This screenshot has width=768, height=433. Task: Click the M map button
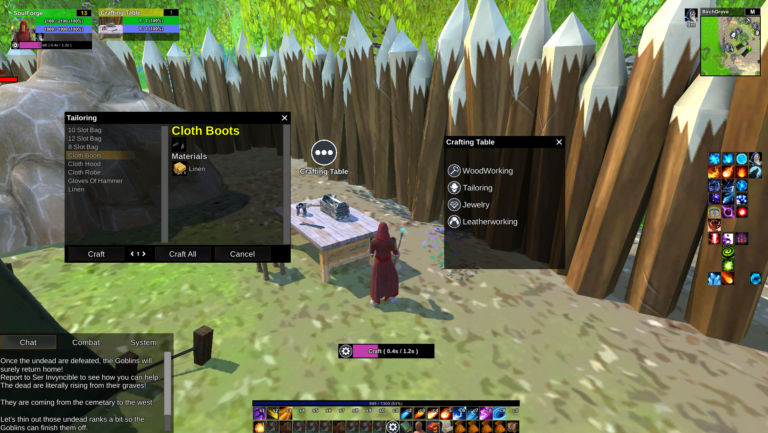point(751,12)
